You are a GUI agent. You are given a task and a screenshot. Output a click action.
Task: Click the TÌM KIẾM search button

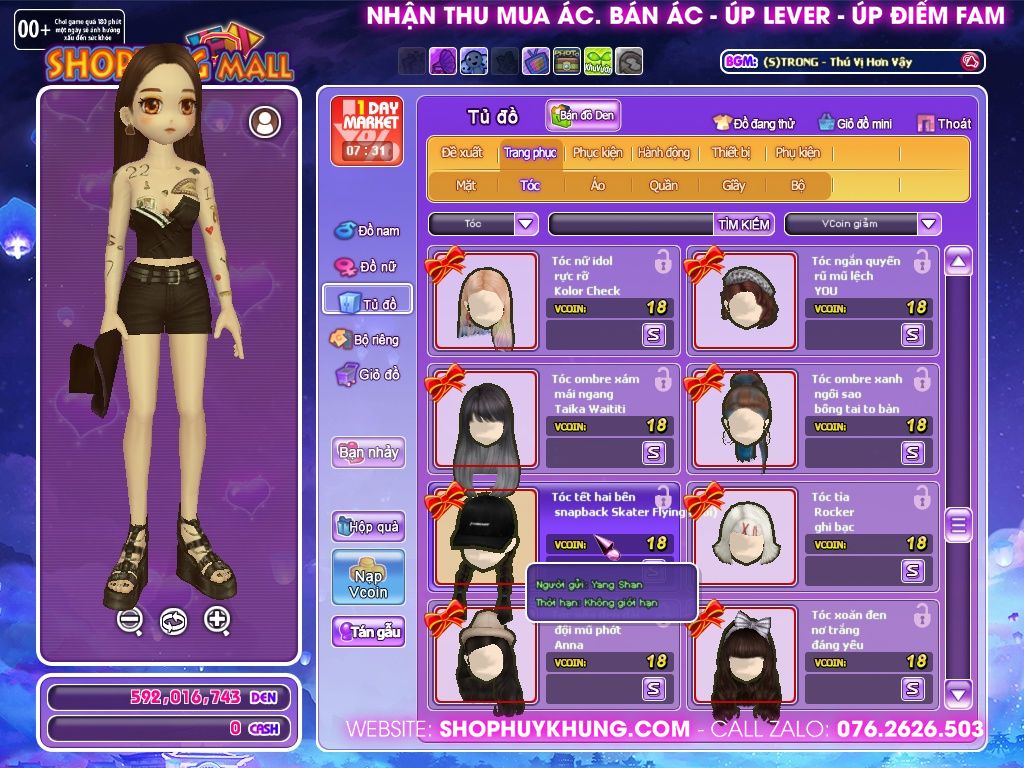pyautogui.click(x=743, y=224)
